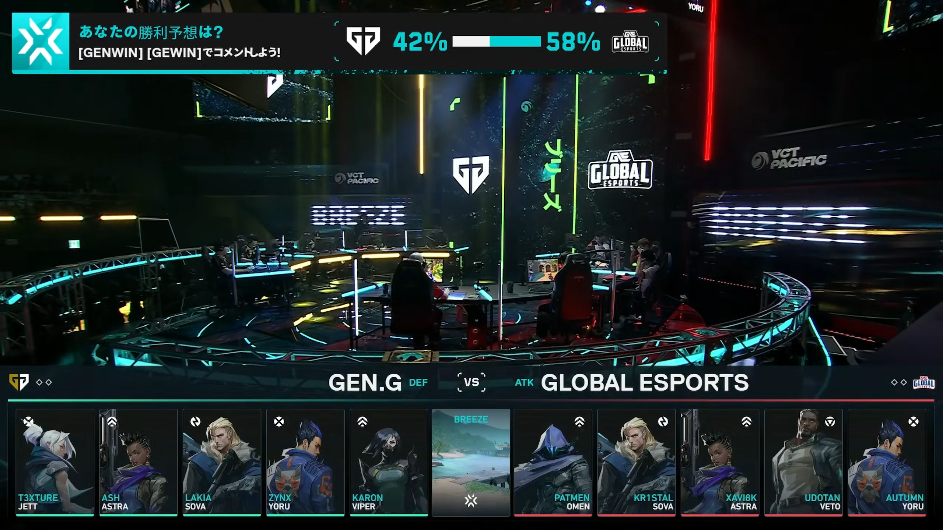The height and width of the screenshot is (530, 943).
Task: Click Xavi8k's Astra player card
Action: tap(720, 462)
